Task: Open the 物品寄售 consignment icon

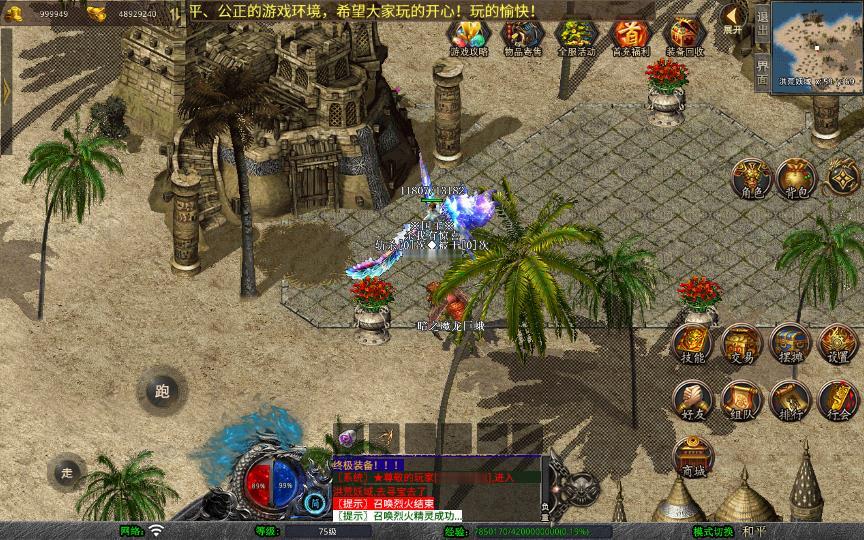Action: [520, 37]
